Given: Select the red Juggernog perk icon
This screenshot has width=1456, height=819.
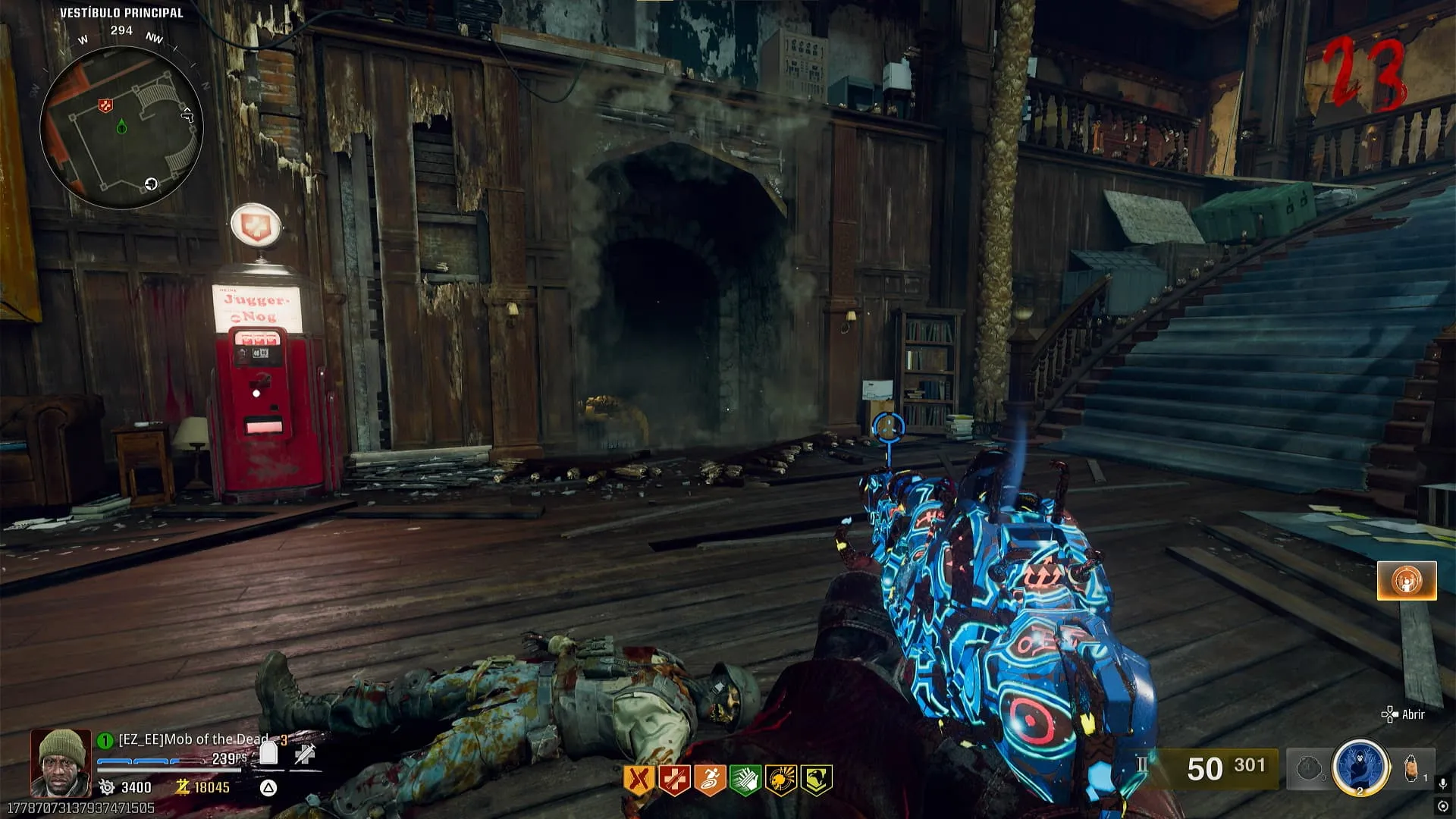Looking at the screenshot, I should (x=674, y=780).
